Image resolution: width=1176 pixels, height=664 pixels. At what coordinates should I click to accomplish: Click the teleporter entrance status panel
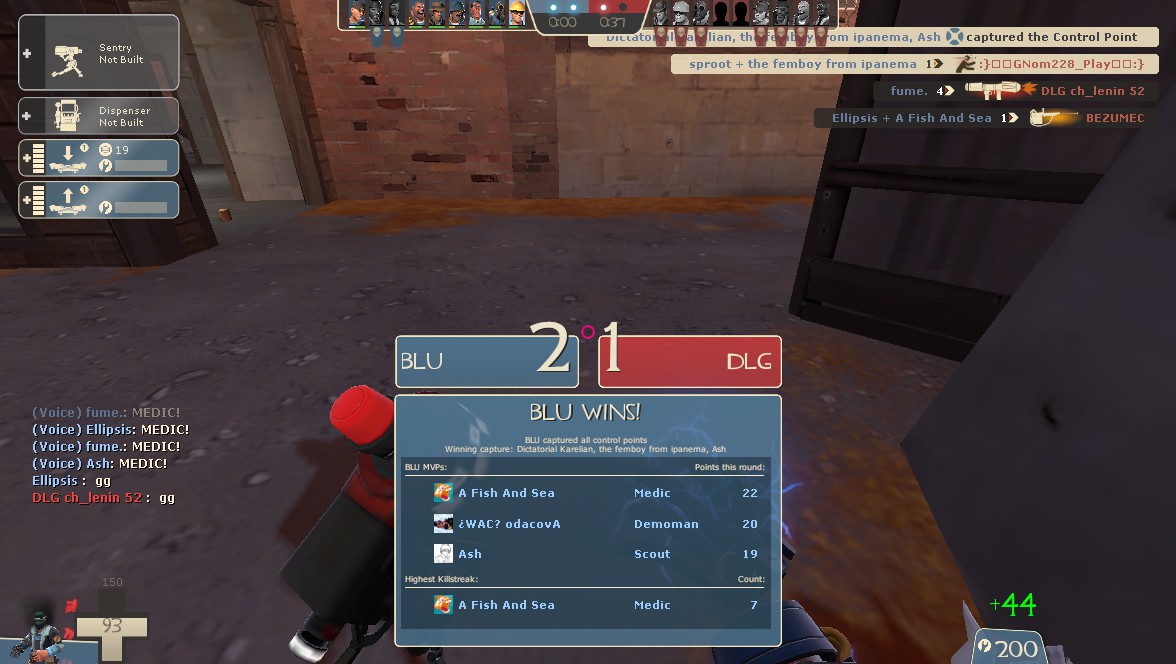pos(98,158)
